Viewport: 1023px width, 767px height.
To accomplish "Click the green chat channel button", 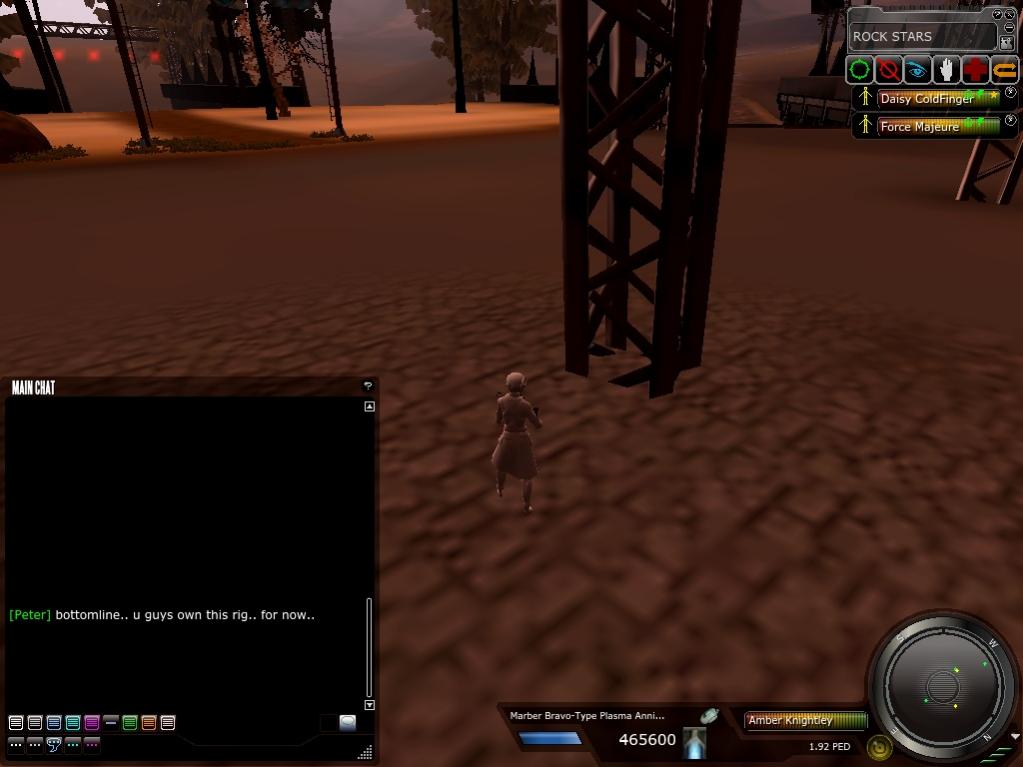I will click(130, 723).
